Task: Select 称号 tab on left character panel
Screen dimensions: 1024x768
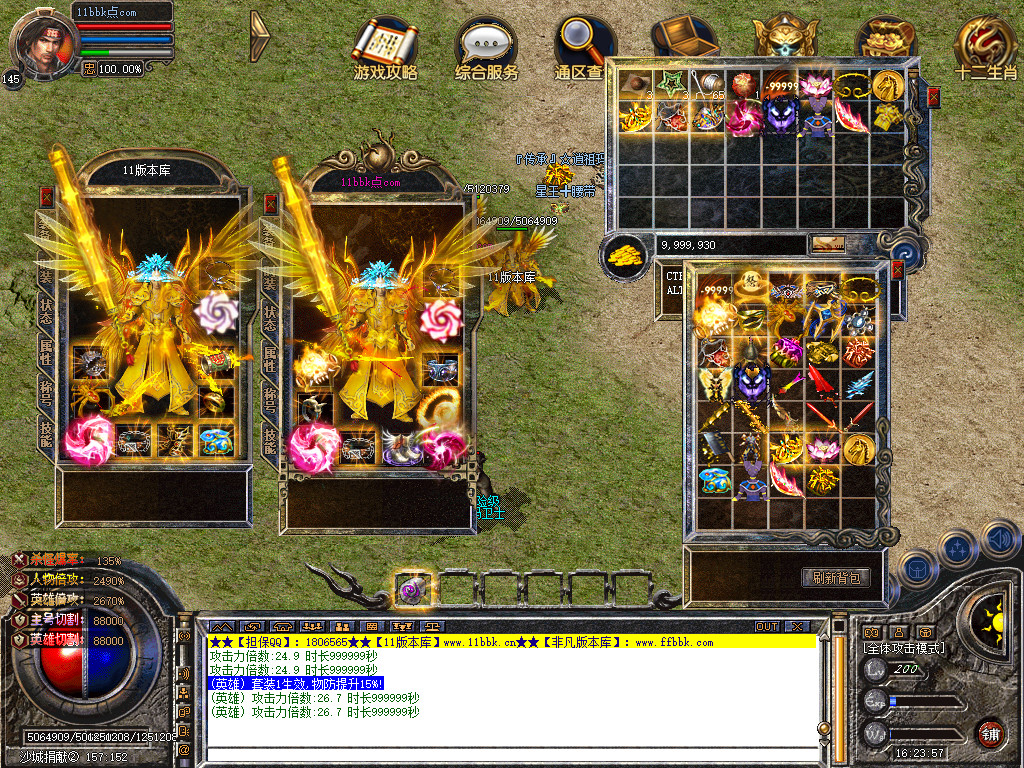Action: (x=46, y=393)
